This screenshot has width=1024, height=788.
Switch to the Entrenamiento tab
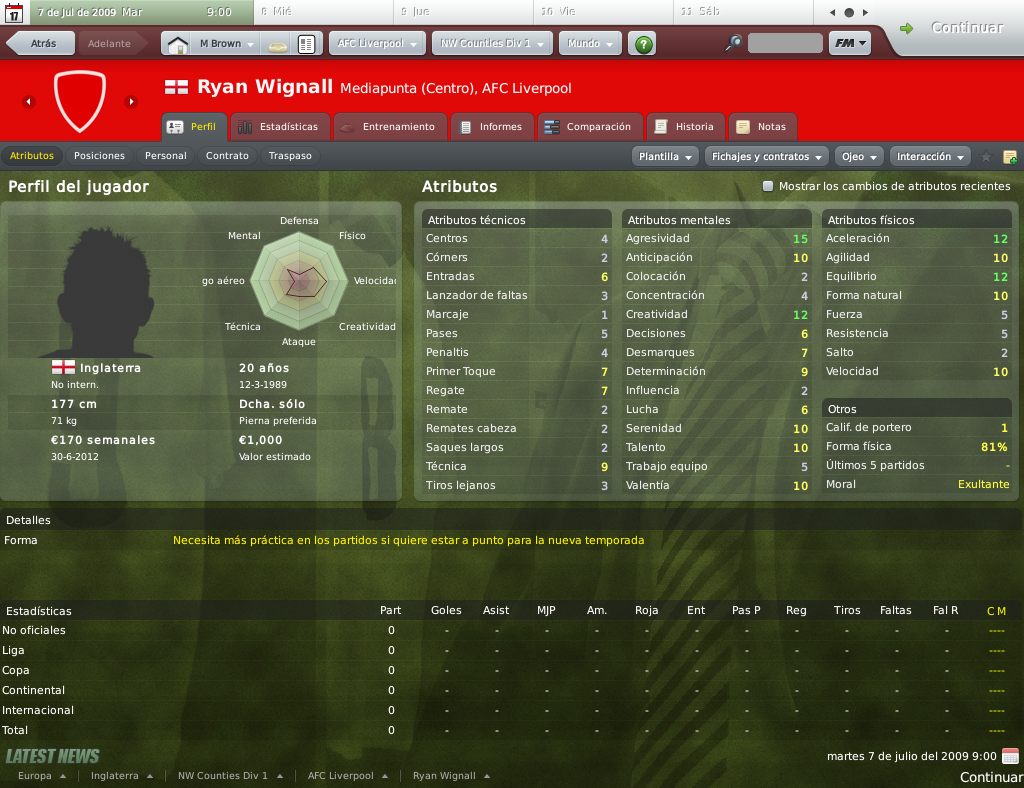[x=388, y=127]
